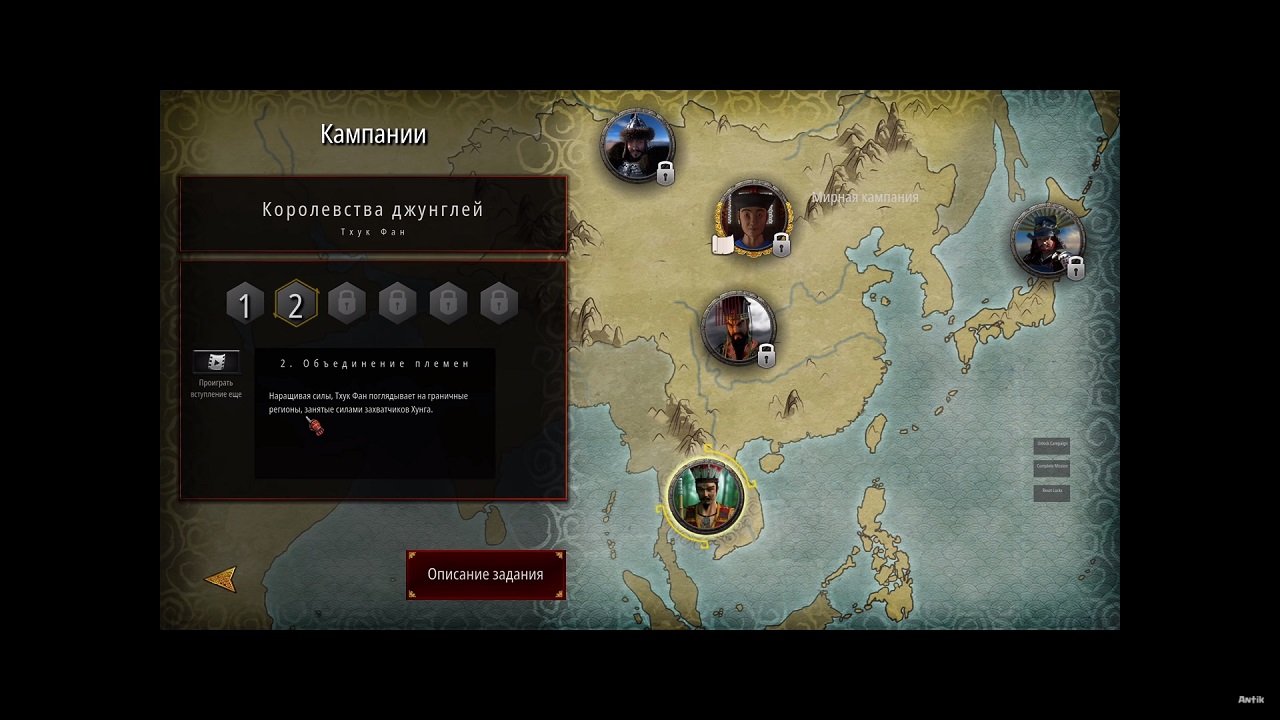Switch to mission node 1
1280x720 pixels.
[x=244, y=304]
